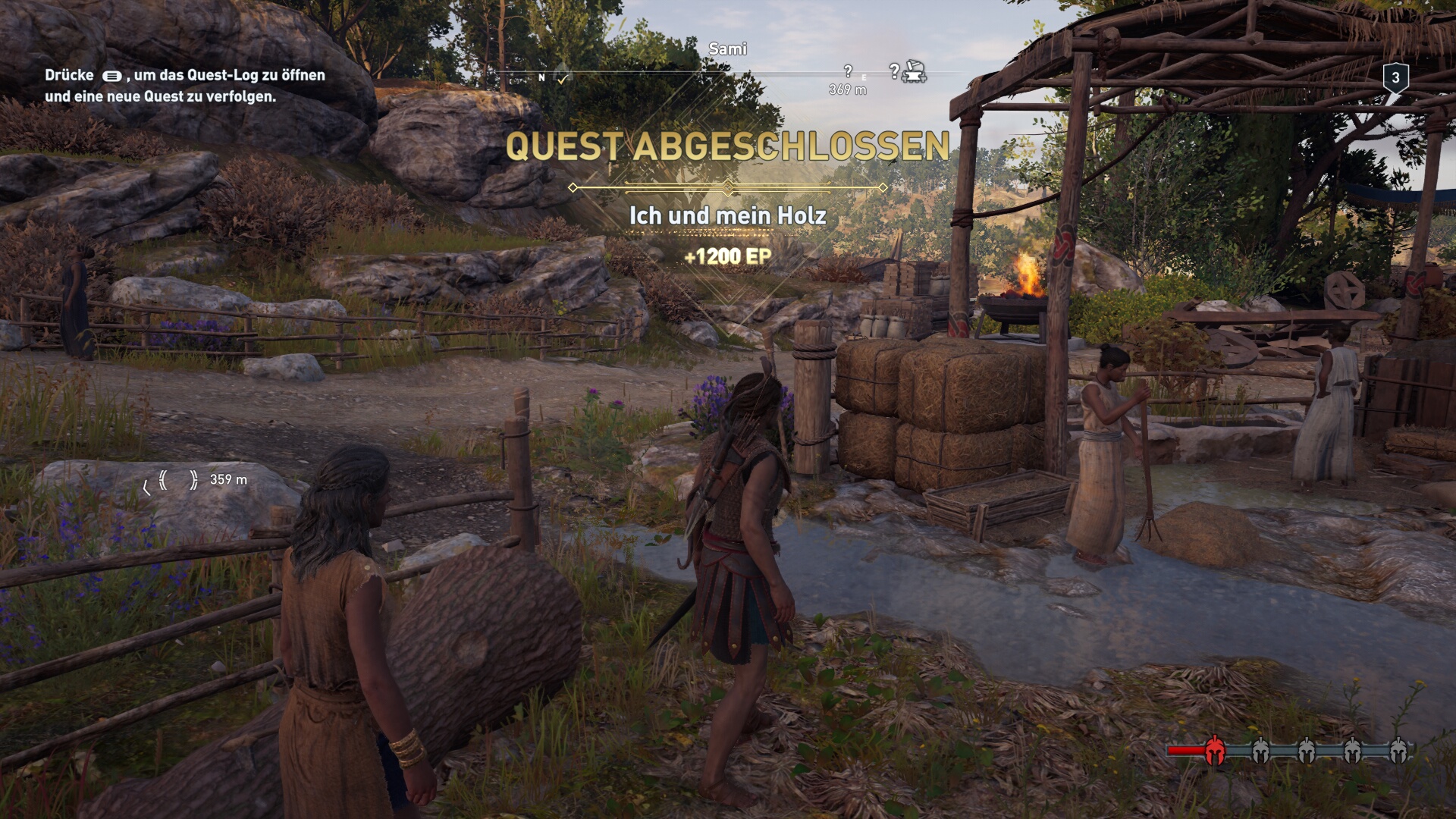Click the completed-quest checkmark on the compass
The width and height of the screenshot is (1456, 819).
tap(563, 77)
